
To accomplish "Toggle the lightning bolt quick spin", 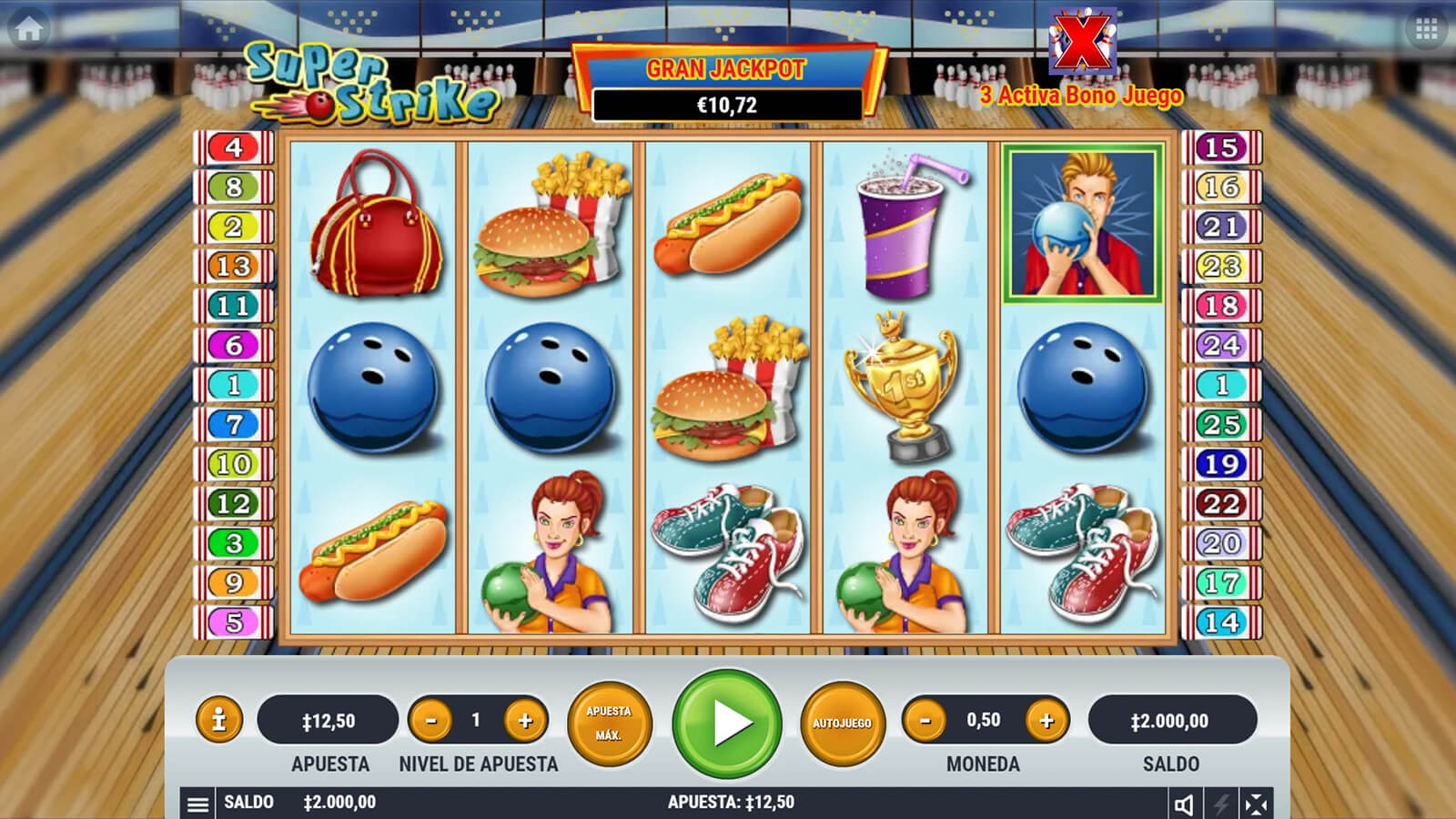I will point(1220,804).
